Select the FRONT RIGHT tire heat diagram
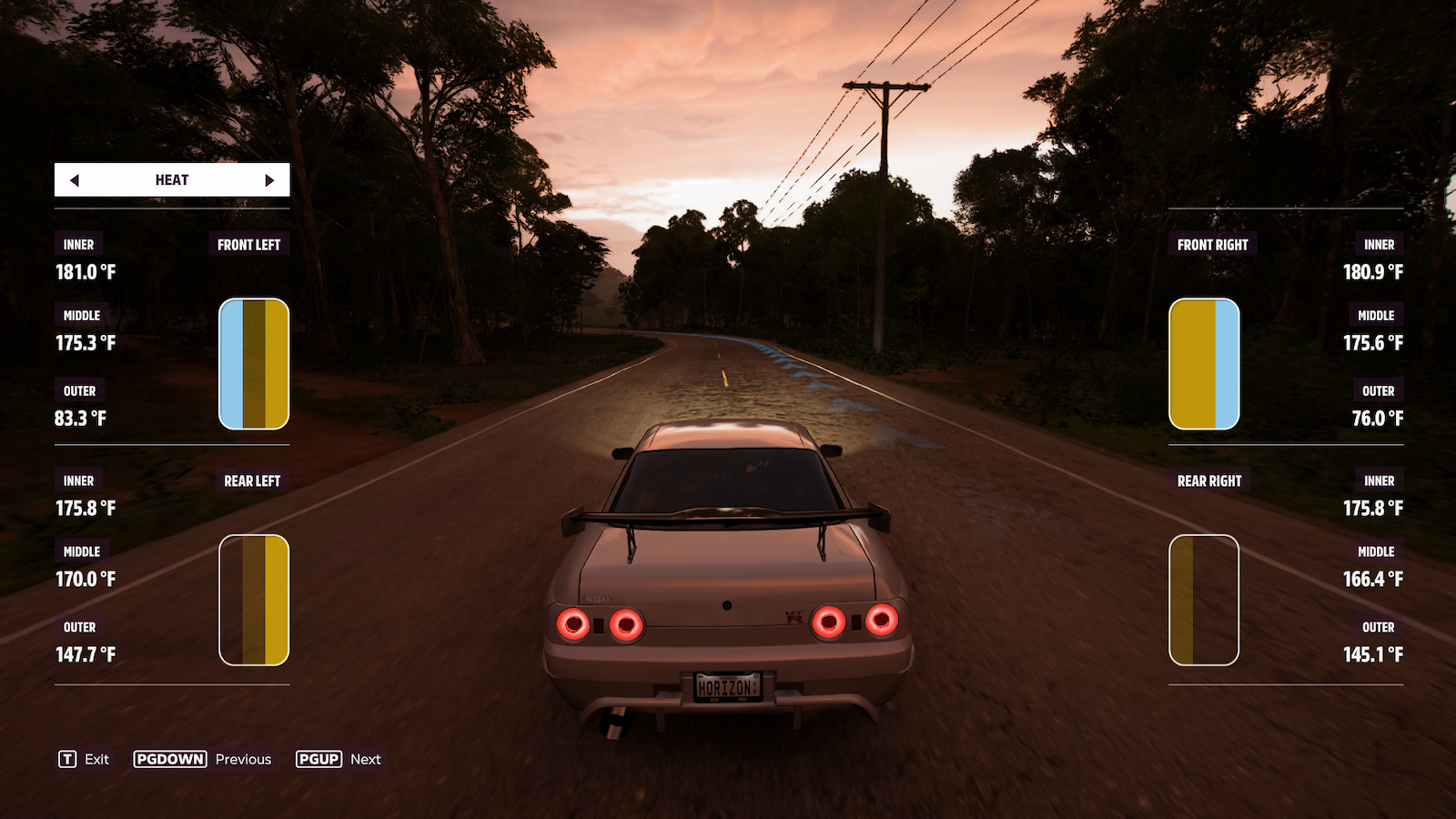The width and height of the screenshot is (1456, 819). click(x=1203, y=362)
